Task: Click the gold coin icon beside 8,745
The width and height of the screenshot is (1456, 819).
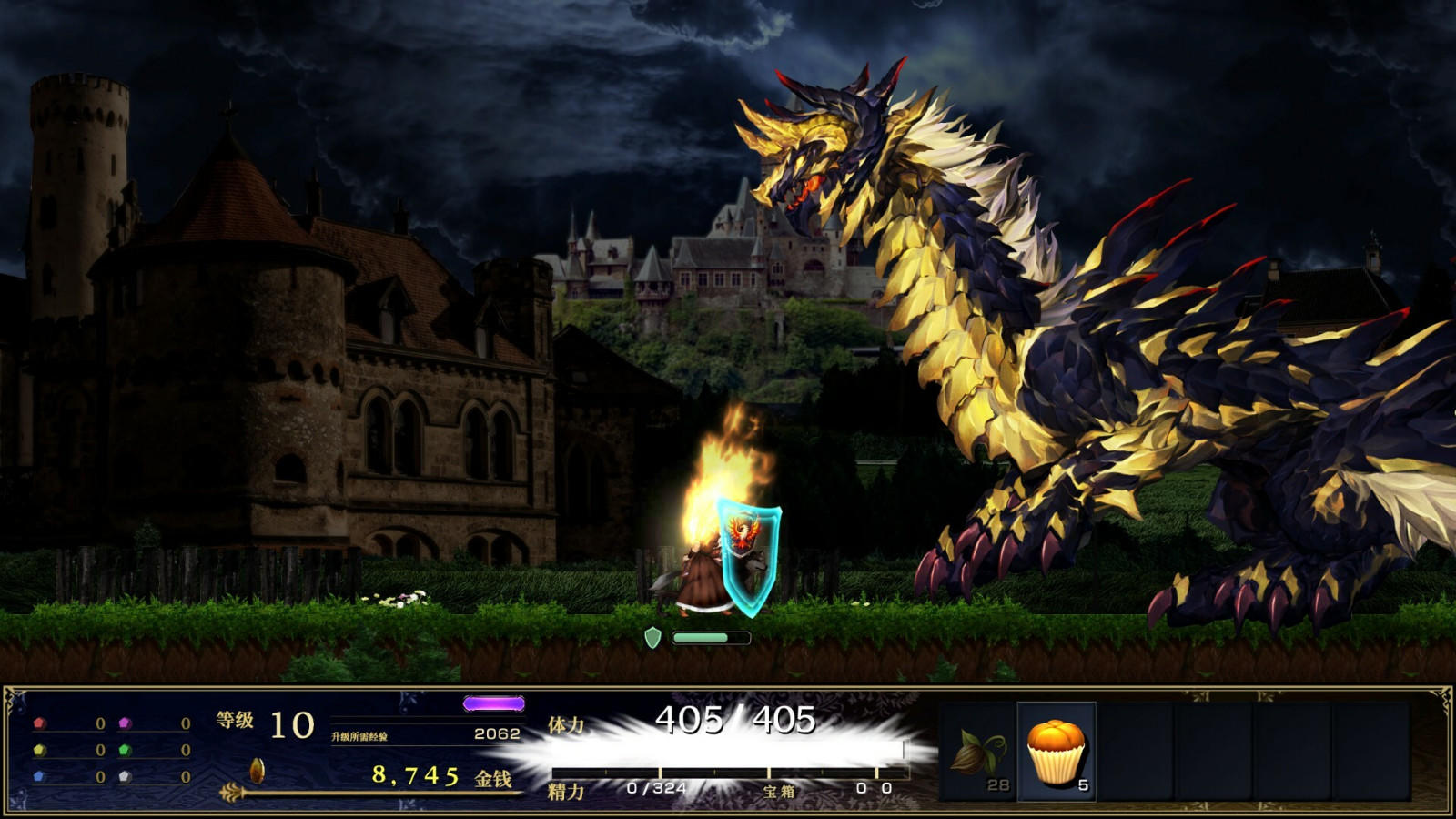Action: pos(258,769)
